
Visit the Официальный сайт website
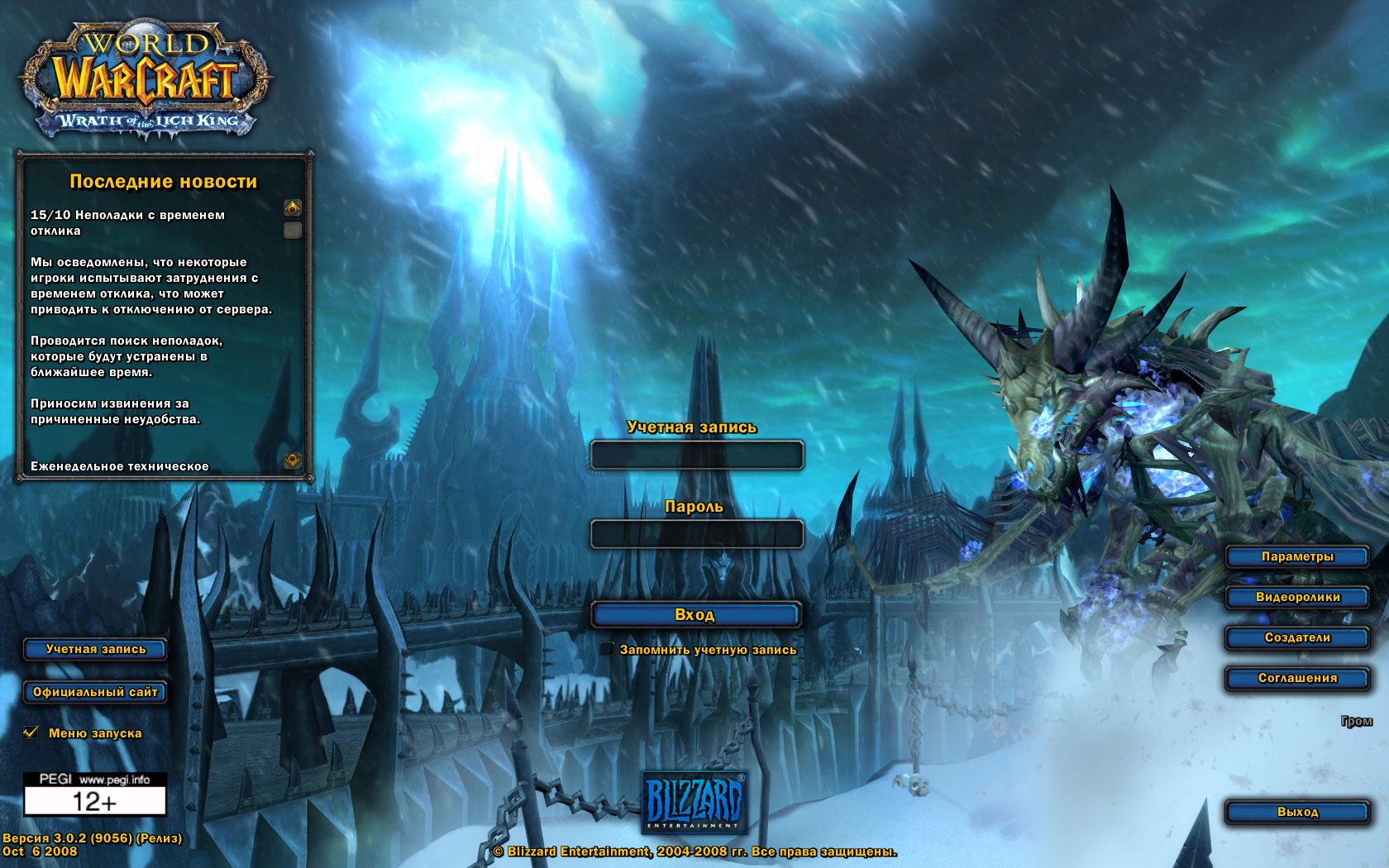pyautogui.click(x=95, y=692)
